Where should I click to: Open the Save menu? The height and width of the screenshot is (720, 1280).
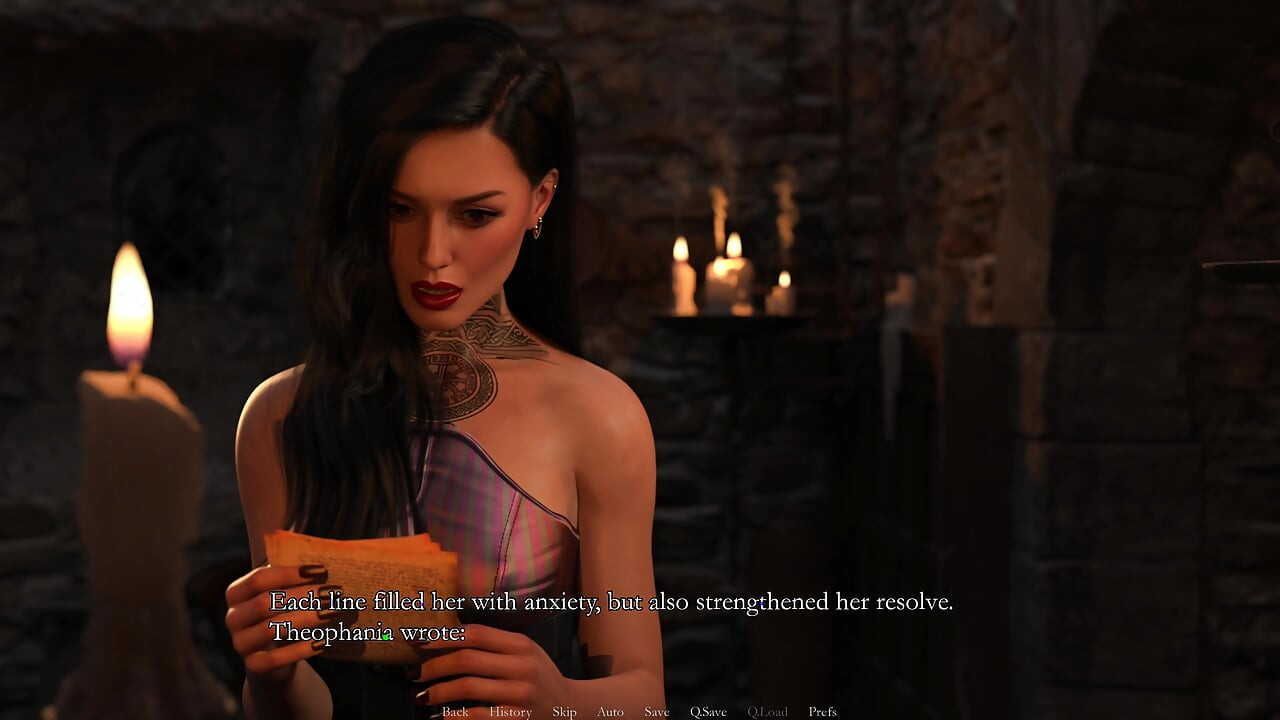click(x=657, y=712)
